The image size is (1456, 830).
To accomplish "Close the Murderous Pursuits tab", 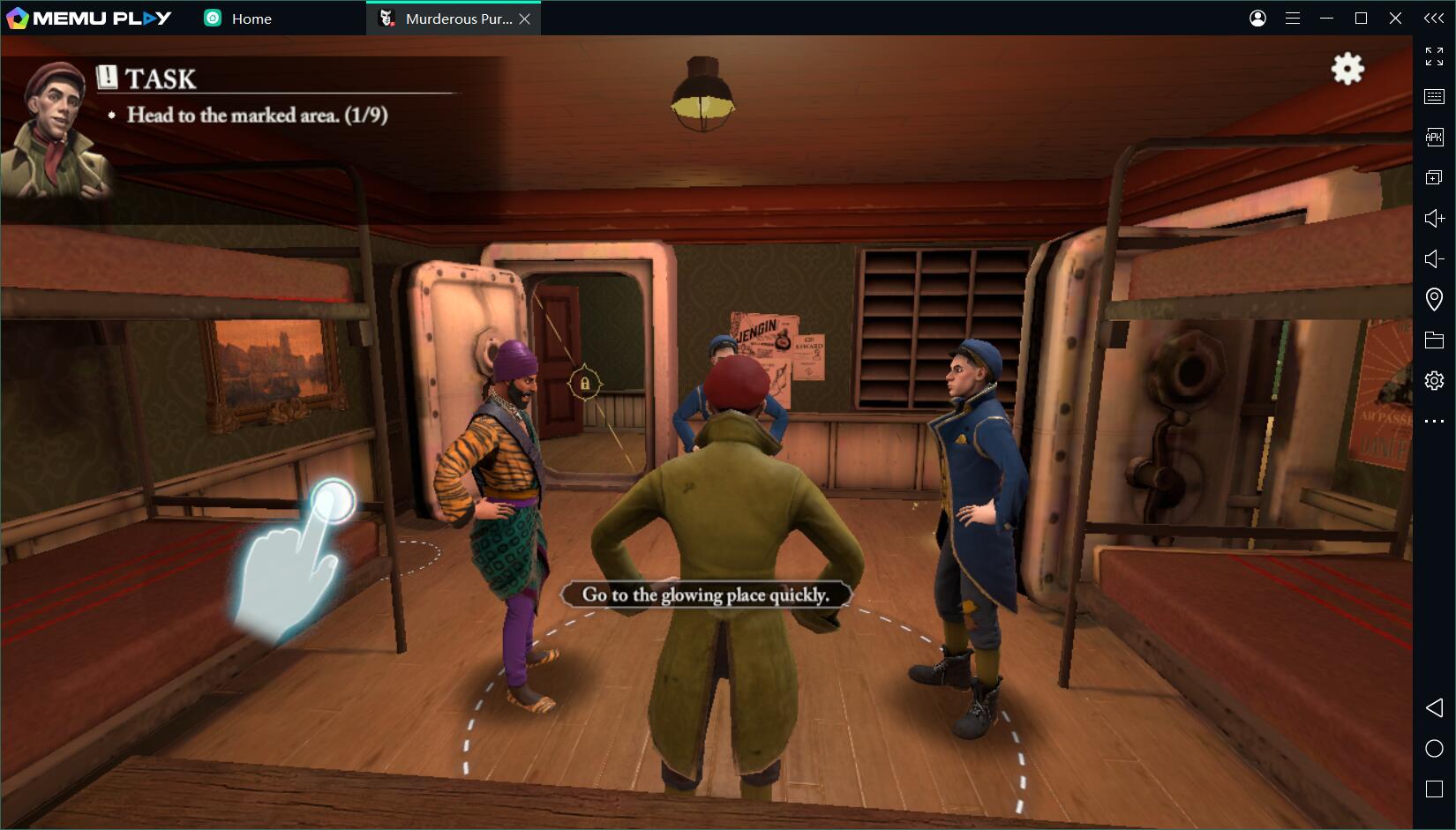I will click(525, 19).
